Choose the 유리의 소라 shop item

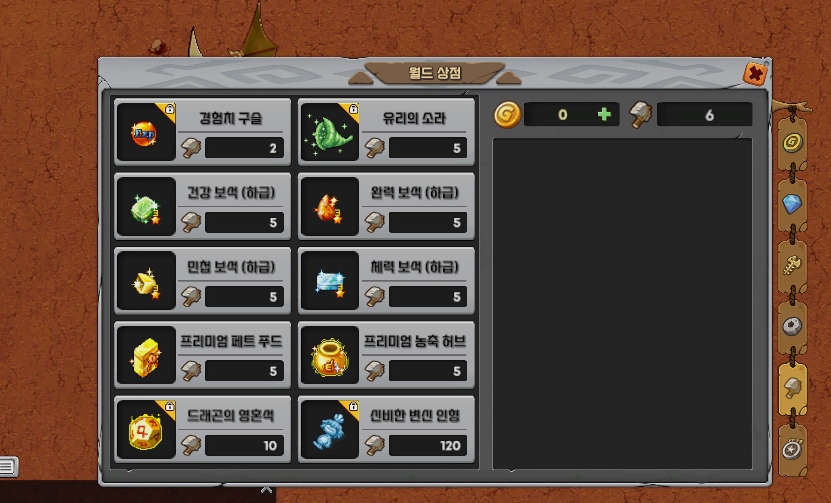click(386, 130)
